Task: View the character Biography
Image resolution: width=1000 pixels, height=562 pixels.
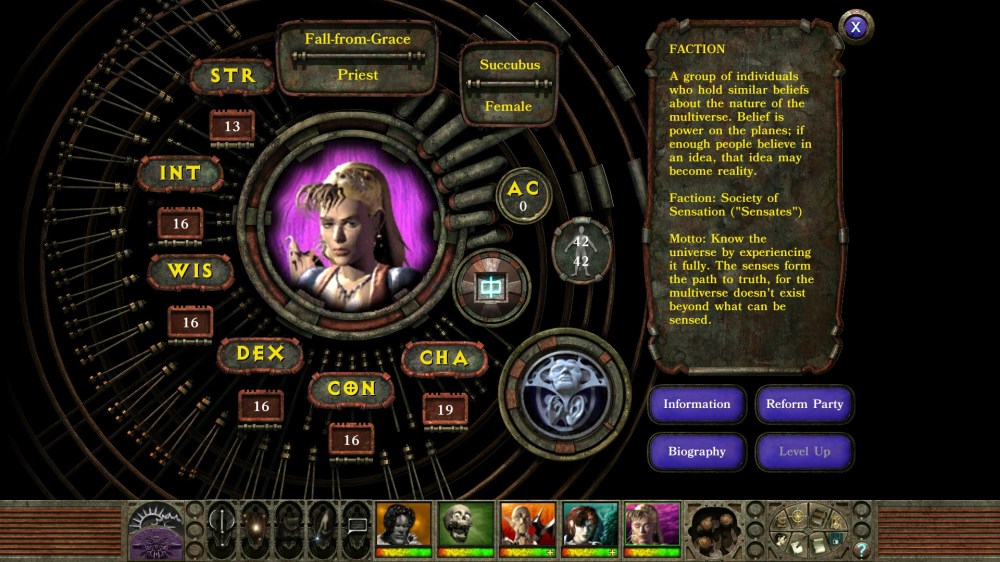Action: pyautogui.click(x=697, y=451)
